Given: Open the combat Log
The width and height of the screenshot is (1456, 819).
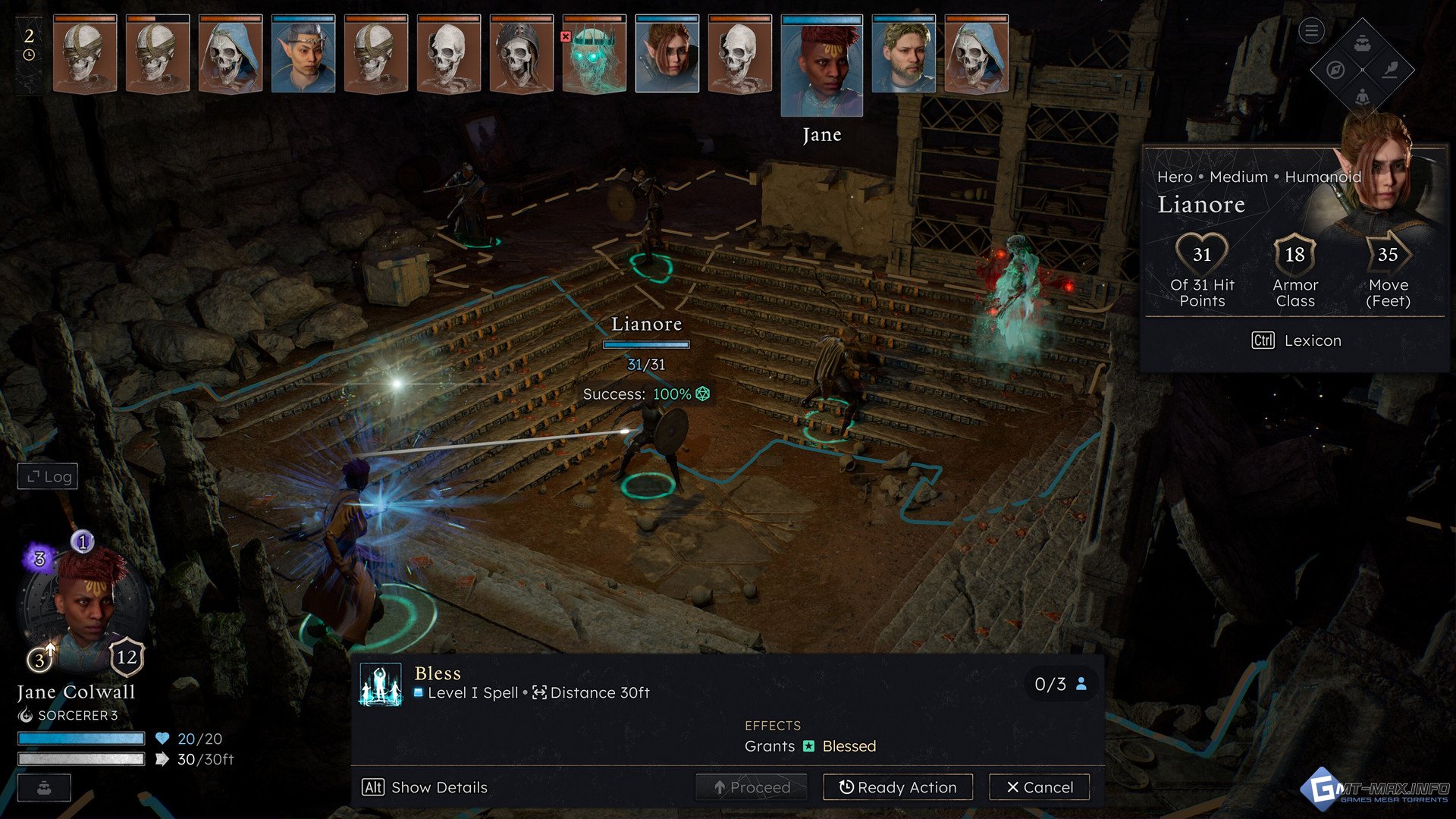Looking at the screenshot, I should 48,476.
